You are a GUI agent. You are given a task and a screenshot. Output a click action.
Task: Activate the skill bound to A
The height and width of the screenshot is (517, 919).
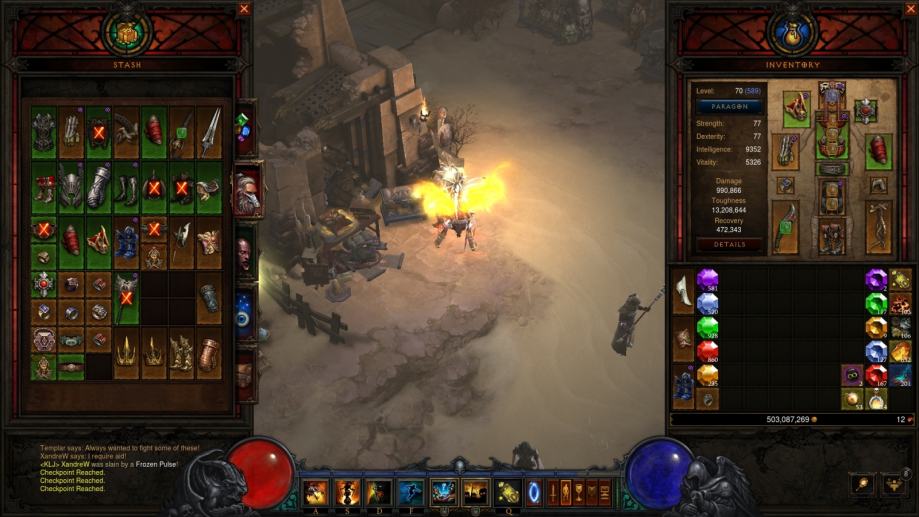click(x=316, y=492)
